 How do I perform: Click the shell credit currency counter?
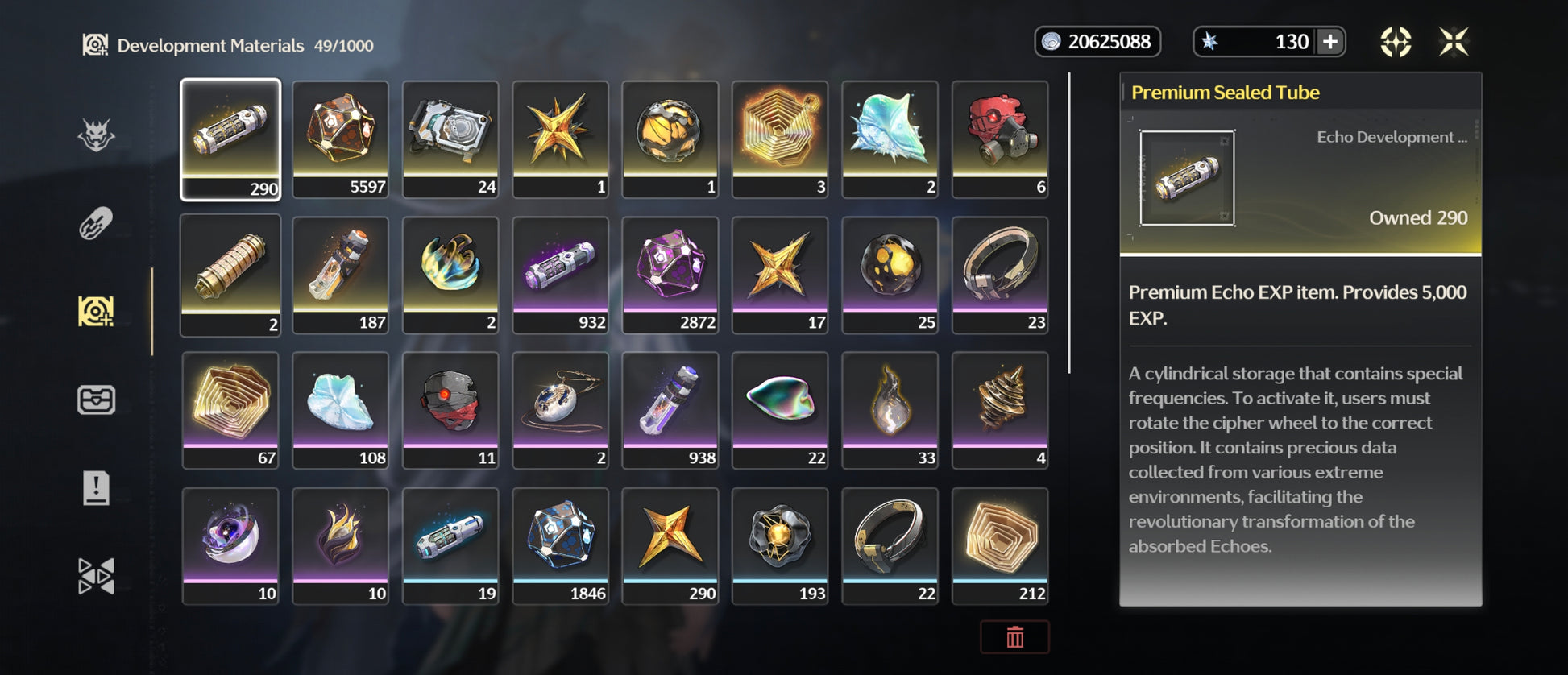tap(1097, 42)
